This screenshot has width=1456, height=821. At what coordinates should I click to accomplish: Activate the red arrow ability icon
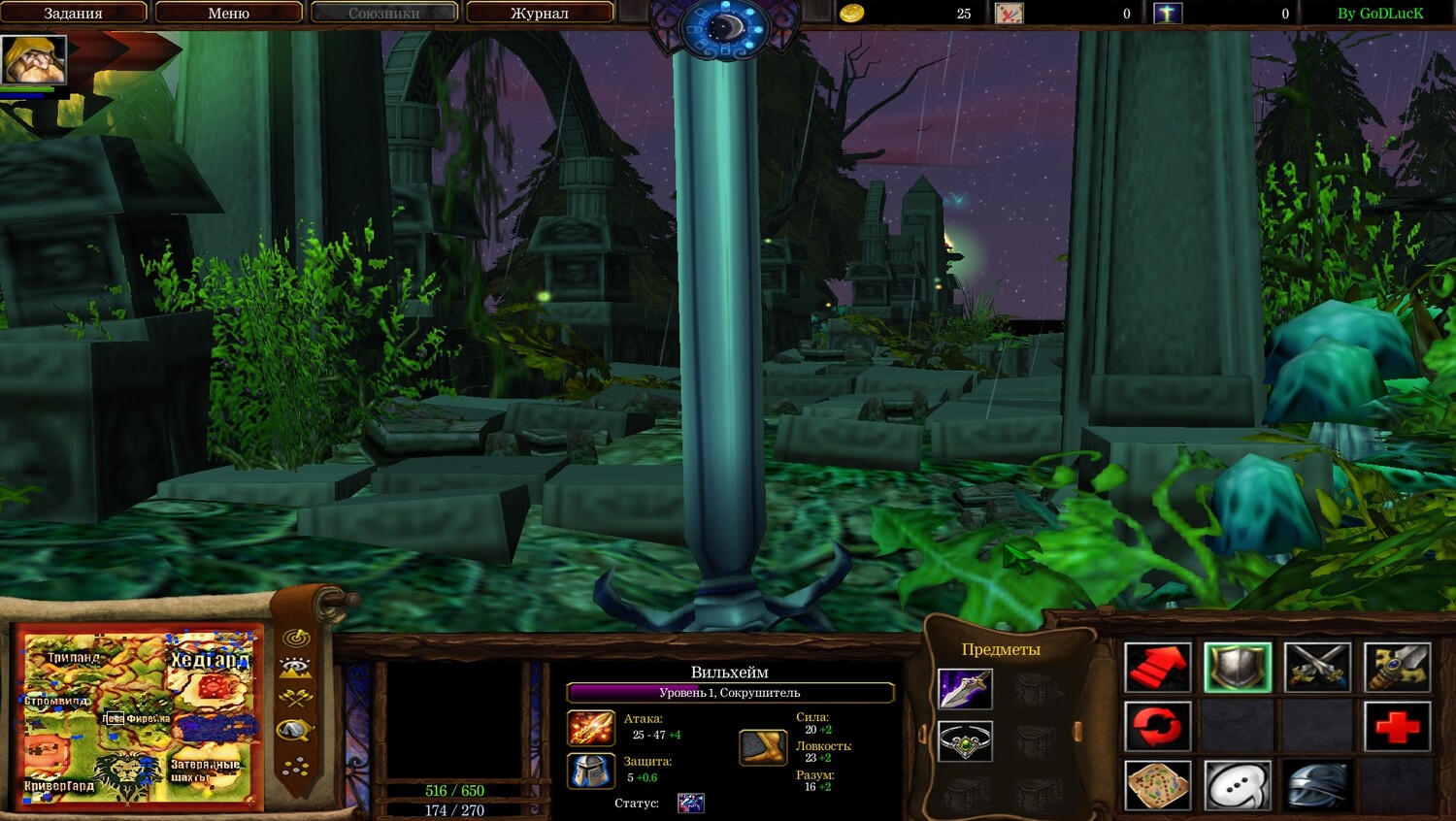[x=1157, y=668]
